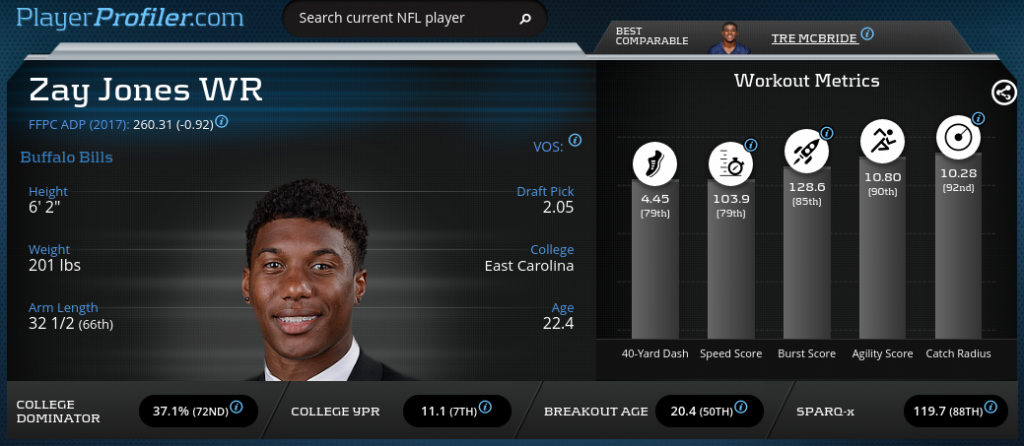Show info beside the College Dominator value
Image resolution: width=1024 pixels, height=446 pixels.
[x=237, y=407]
